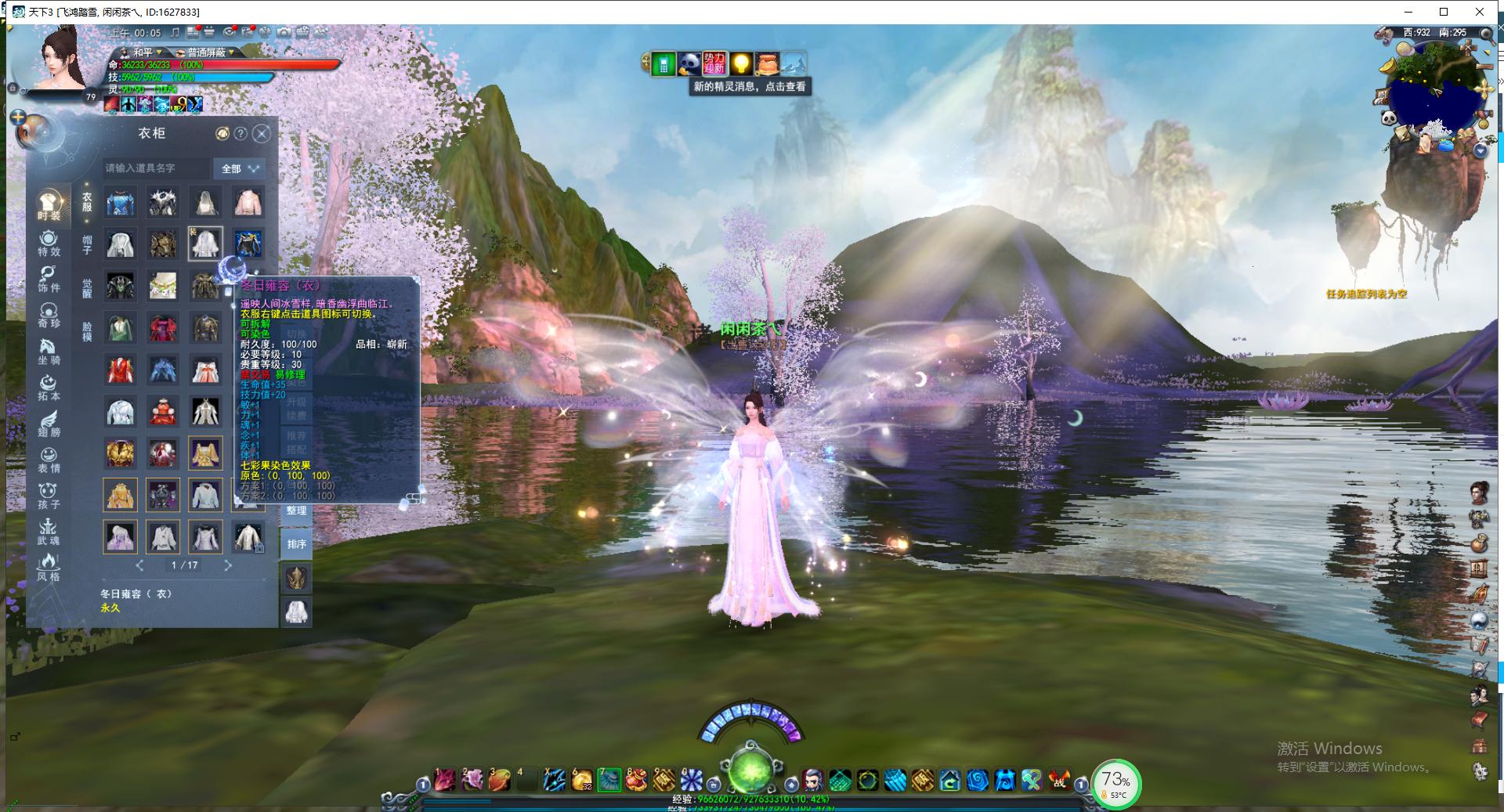Click the item name search field
The width and height of the screenshot is (1504, 812).
coord(157,168)
